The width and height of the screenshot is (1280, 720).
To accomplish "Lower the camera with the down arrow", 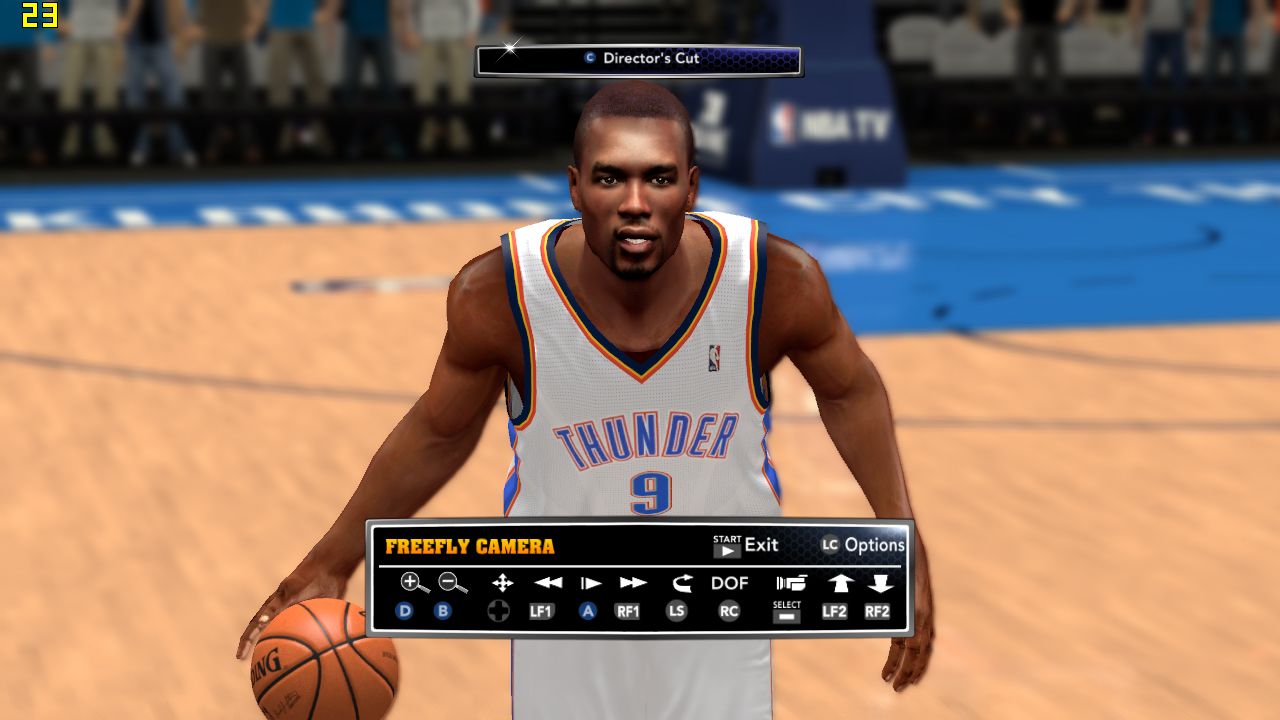I will click(x=880, y=583).
